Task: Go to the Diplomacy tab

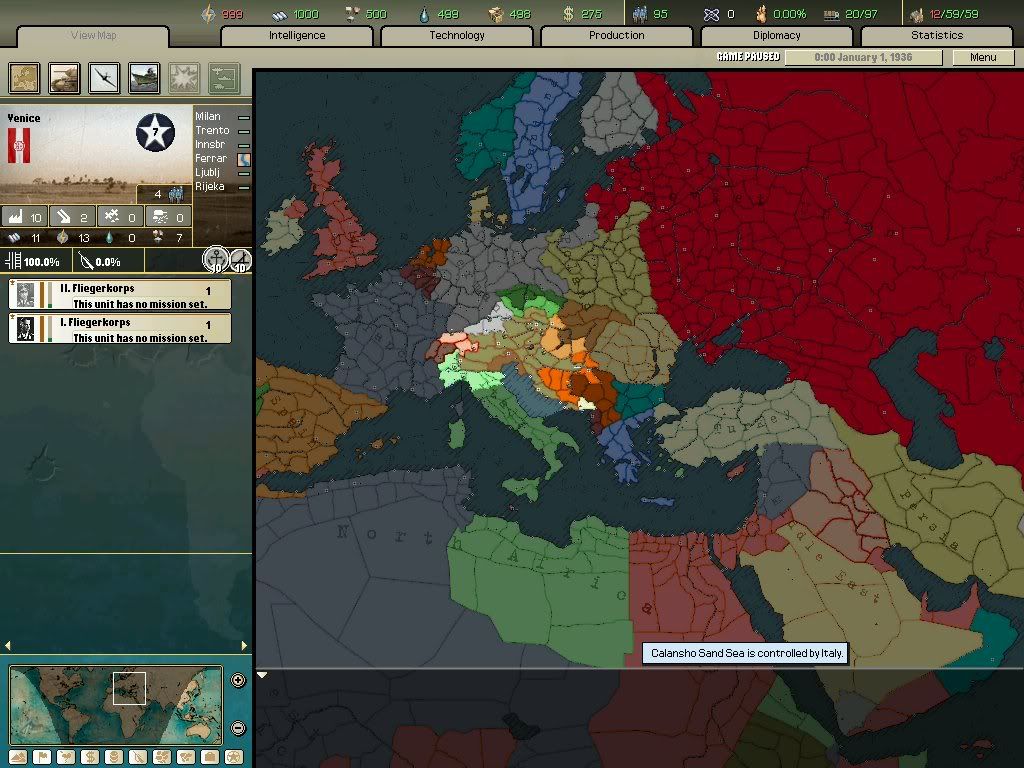Action: (x=777, y=36)
